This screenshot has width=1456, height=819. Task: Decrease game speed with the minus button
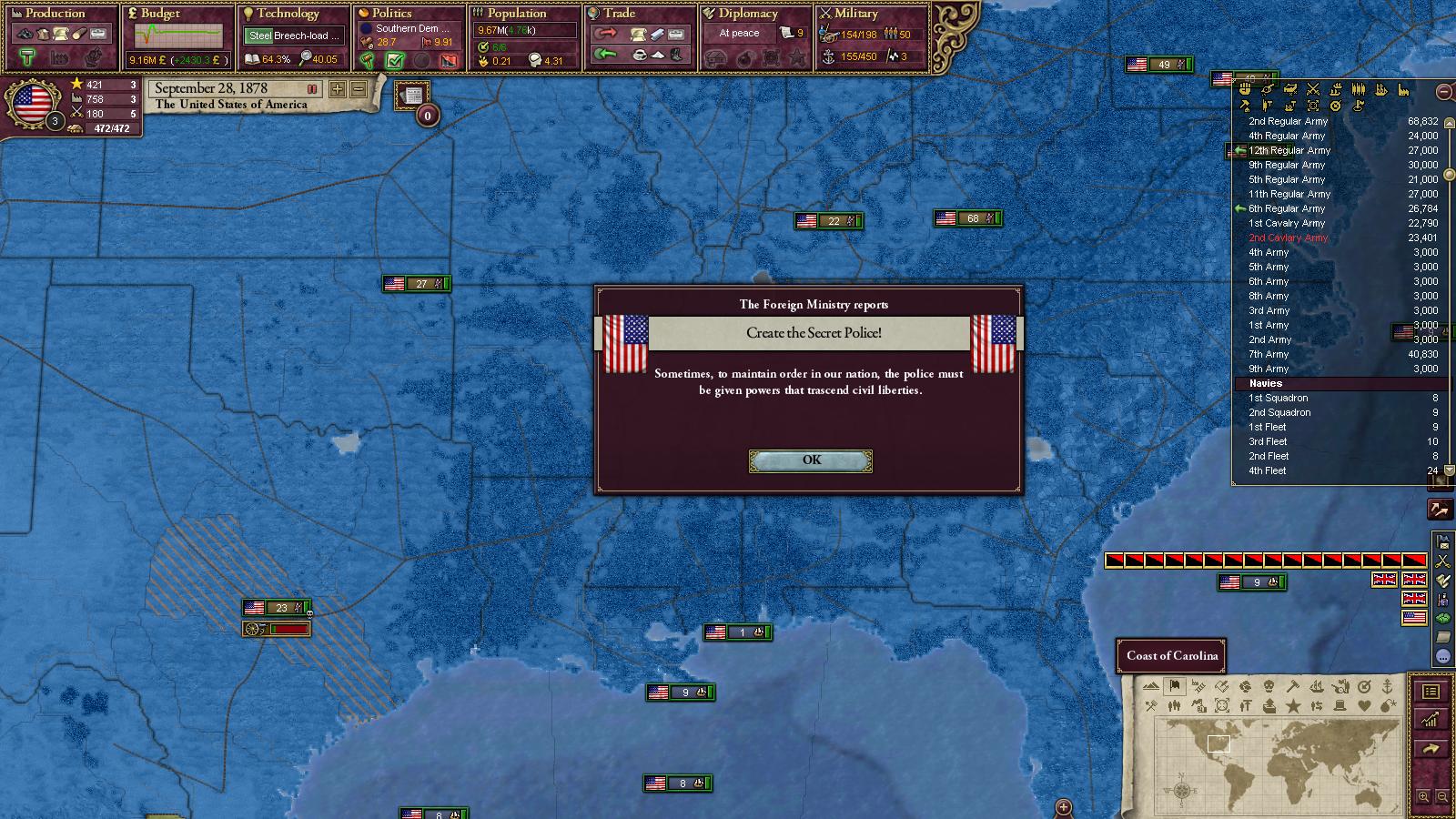(359, 89)
